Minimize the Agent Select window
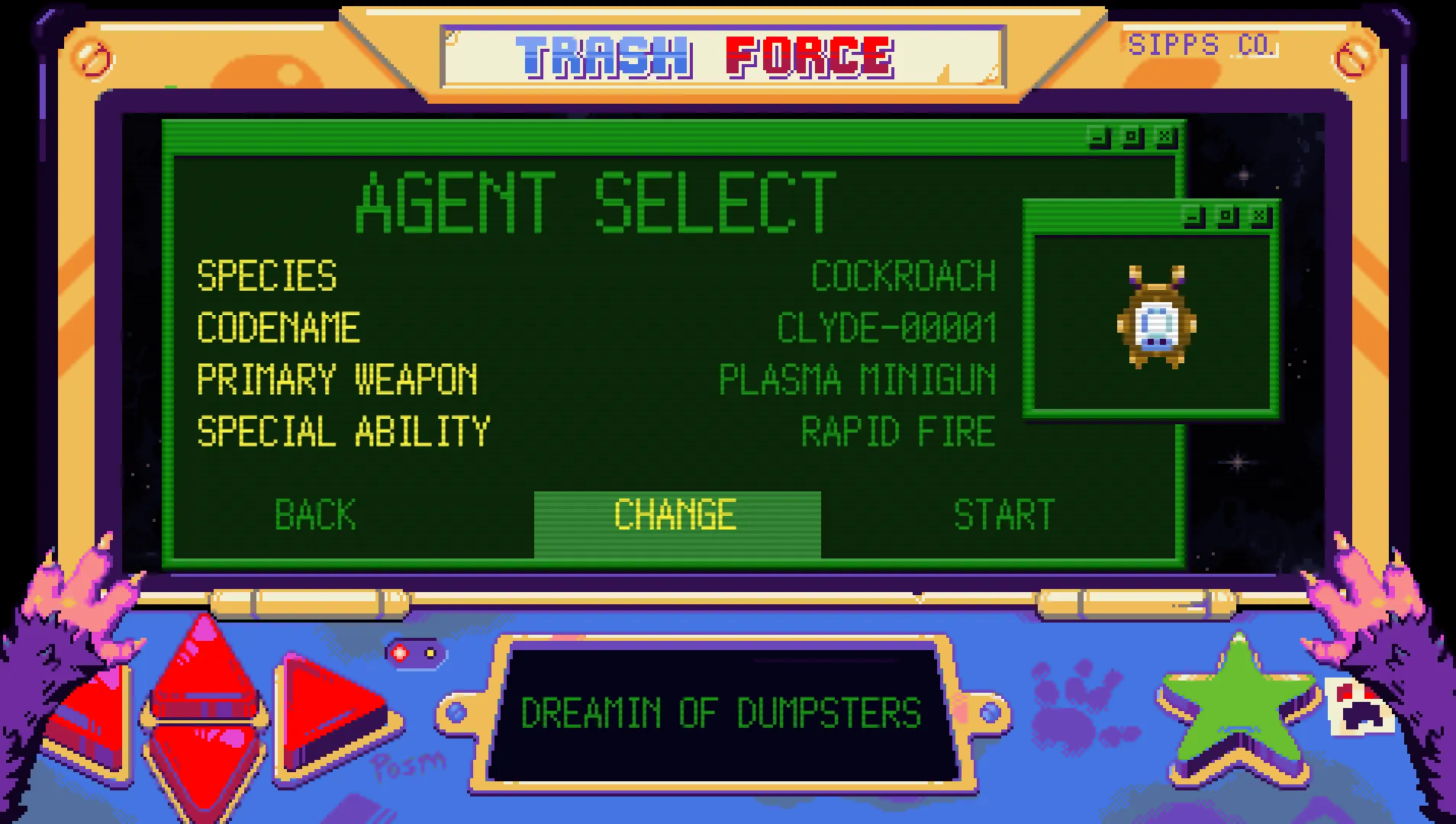Image resolution: width=1456 pixels, height=824 pixels. coord(1097,137)
